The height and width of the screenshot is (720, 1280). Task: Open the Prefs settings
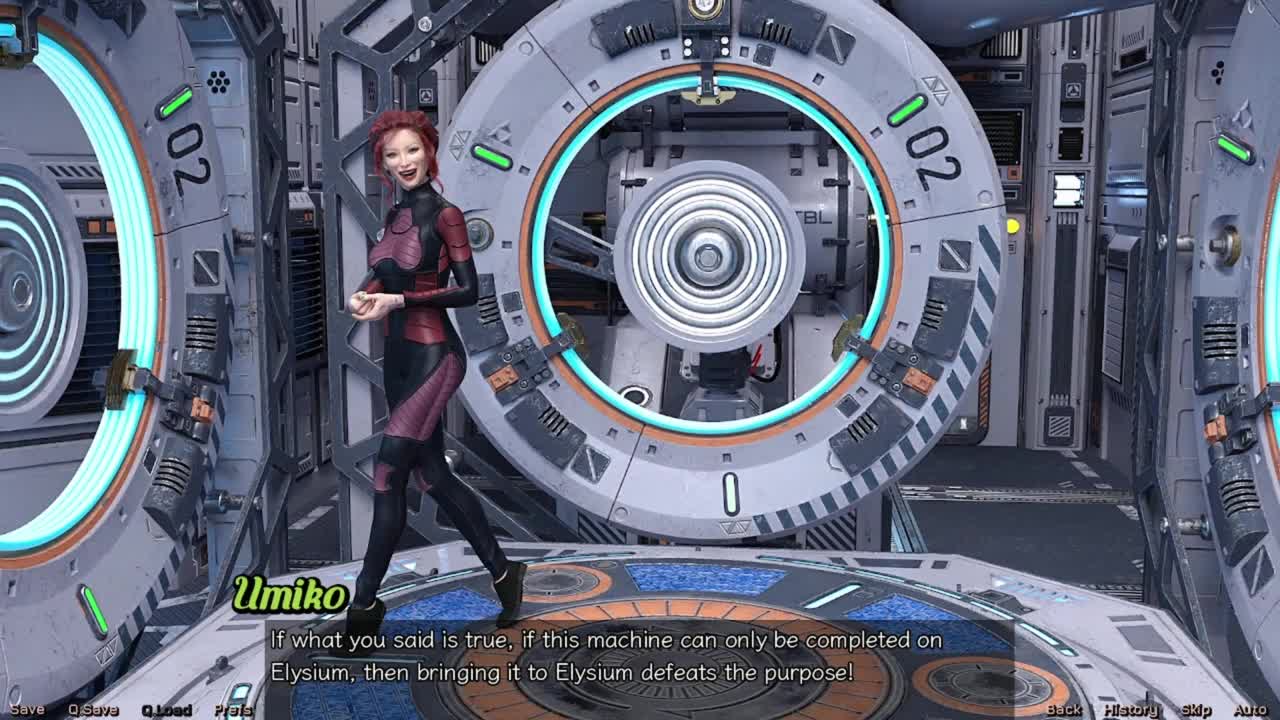point(233,710)
